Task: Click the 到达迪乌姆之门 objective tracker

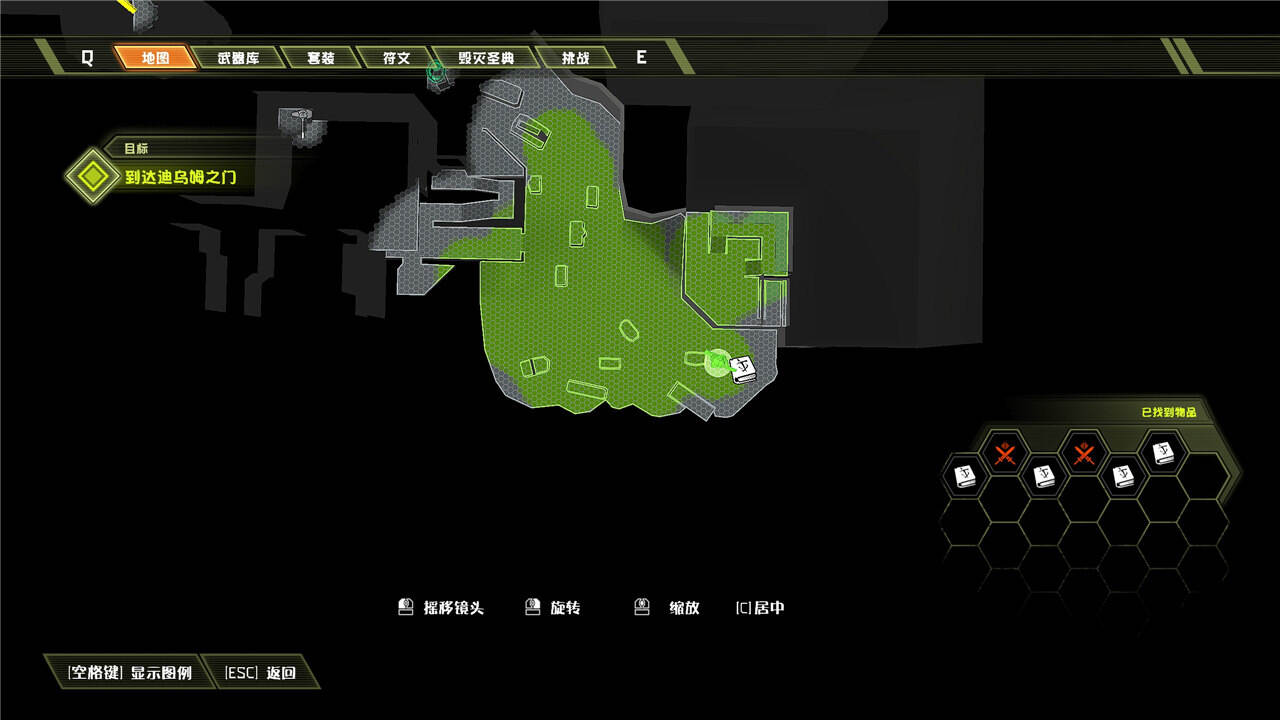Action: pyautogui.click(x=181, y=178)
